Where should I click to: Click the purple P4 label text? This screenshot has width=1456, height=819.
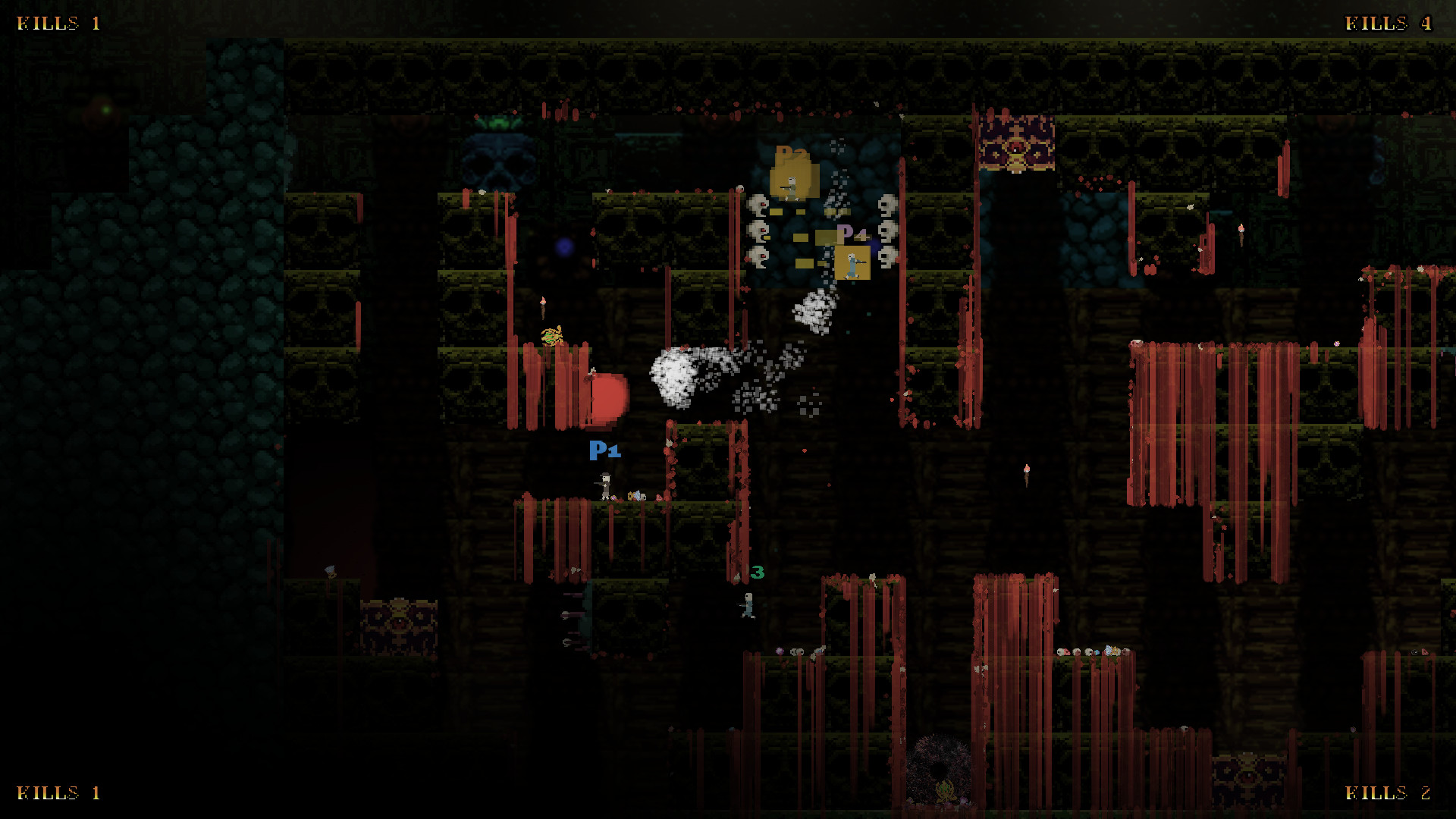tap(852, 232)
